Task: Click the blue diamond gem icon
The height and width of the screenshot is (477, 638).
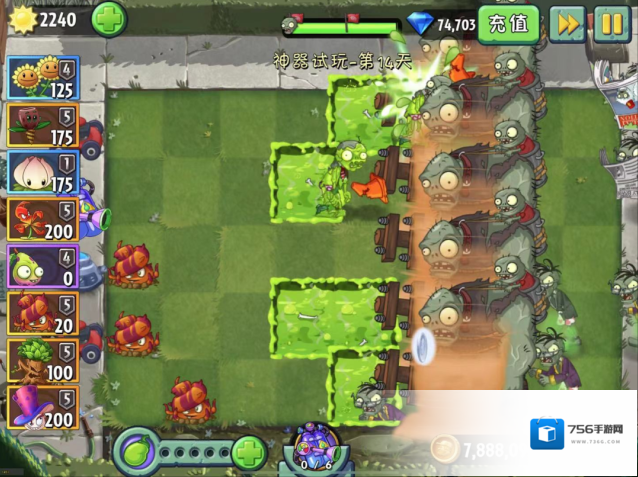Action: coord(423,23)
